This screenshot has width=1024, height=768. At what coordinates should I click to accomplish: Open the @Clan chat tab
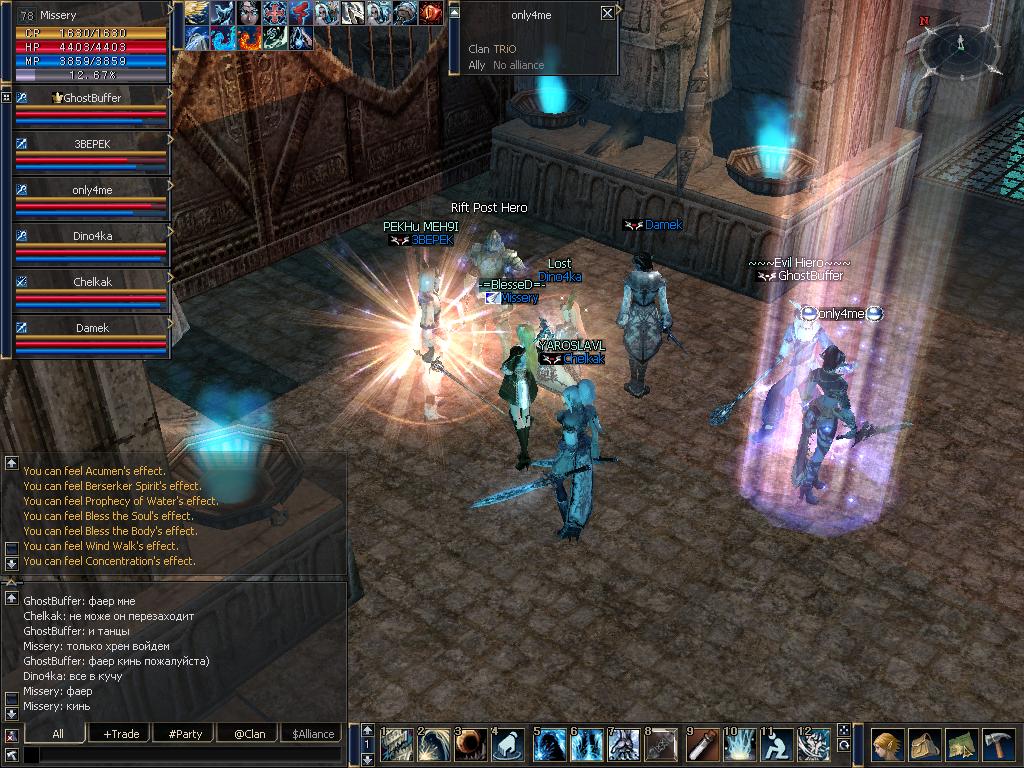249,734
